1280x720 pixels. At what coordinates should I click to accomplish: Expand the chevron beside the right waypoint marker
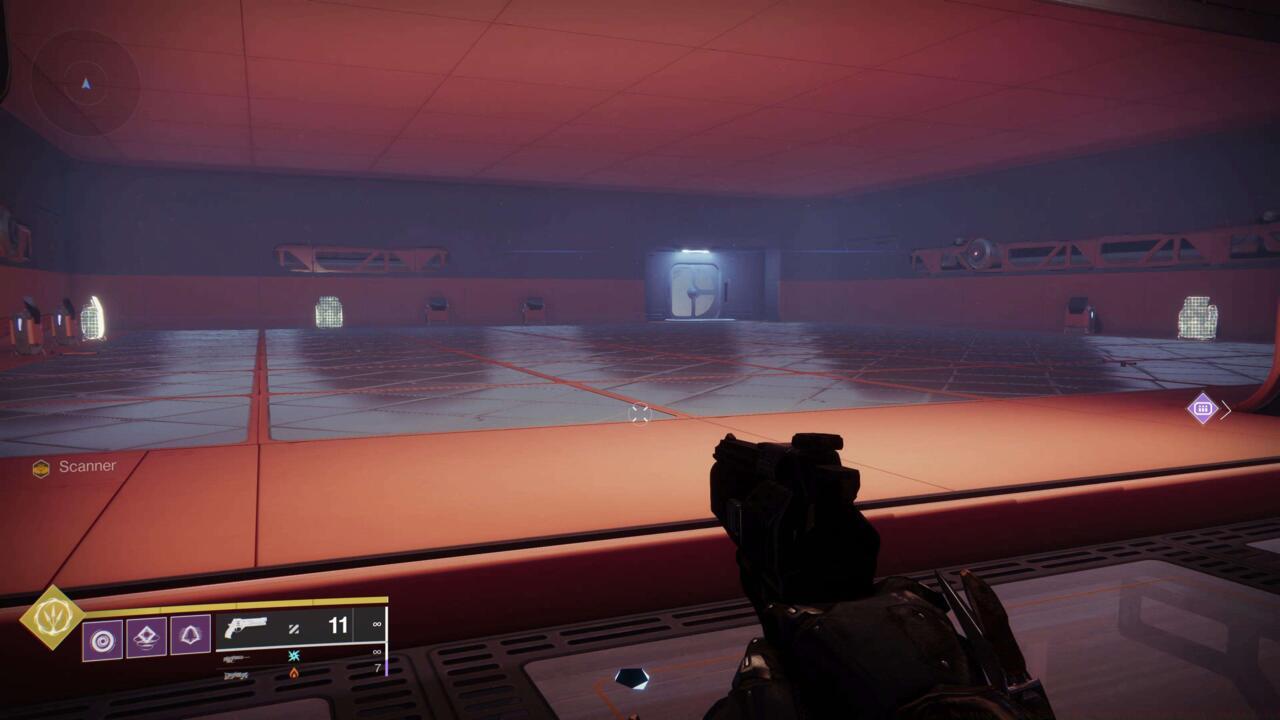[1225, 409]
